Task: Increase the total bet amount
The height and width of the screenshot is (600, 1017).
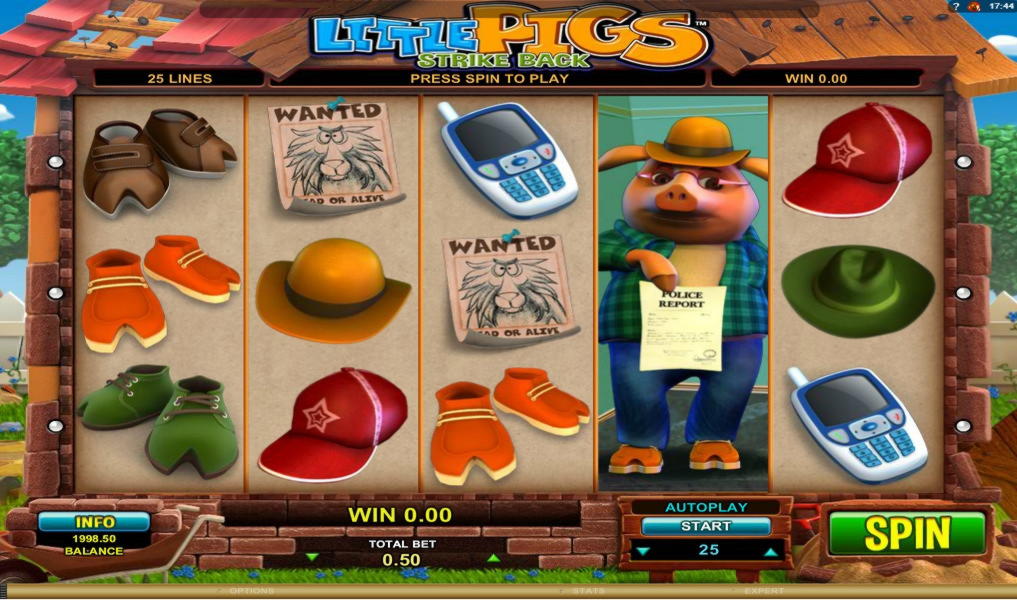Action: (x=490, y=557)
